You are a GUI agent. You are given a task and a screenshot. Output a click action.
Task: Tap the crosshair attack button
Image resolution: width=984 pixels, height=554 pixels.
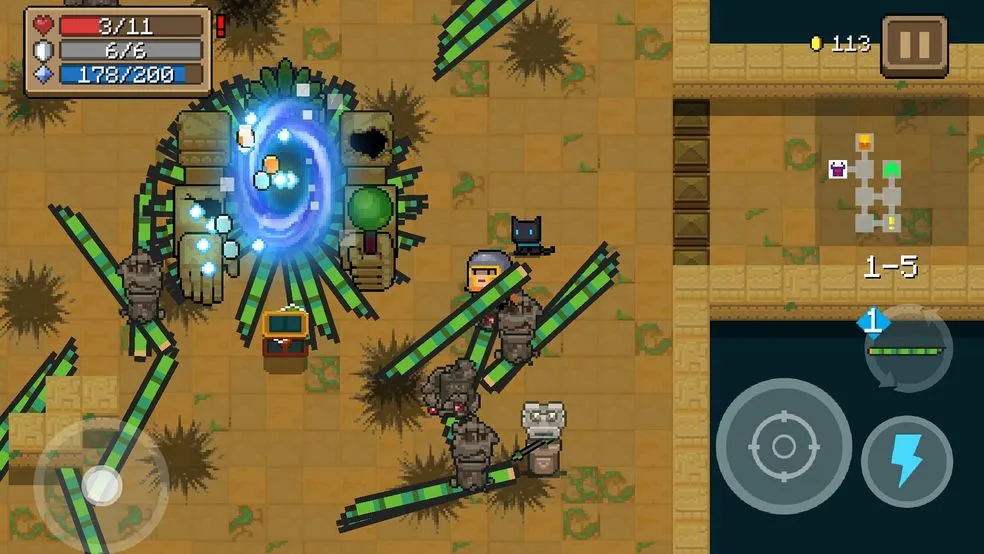click(x=783, y=446)
